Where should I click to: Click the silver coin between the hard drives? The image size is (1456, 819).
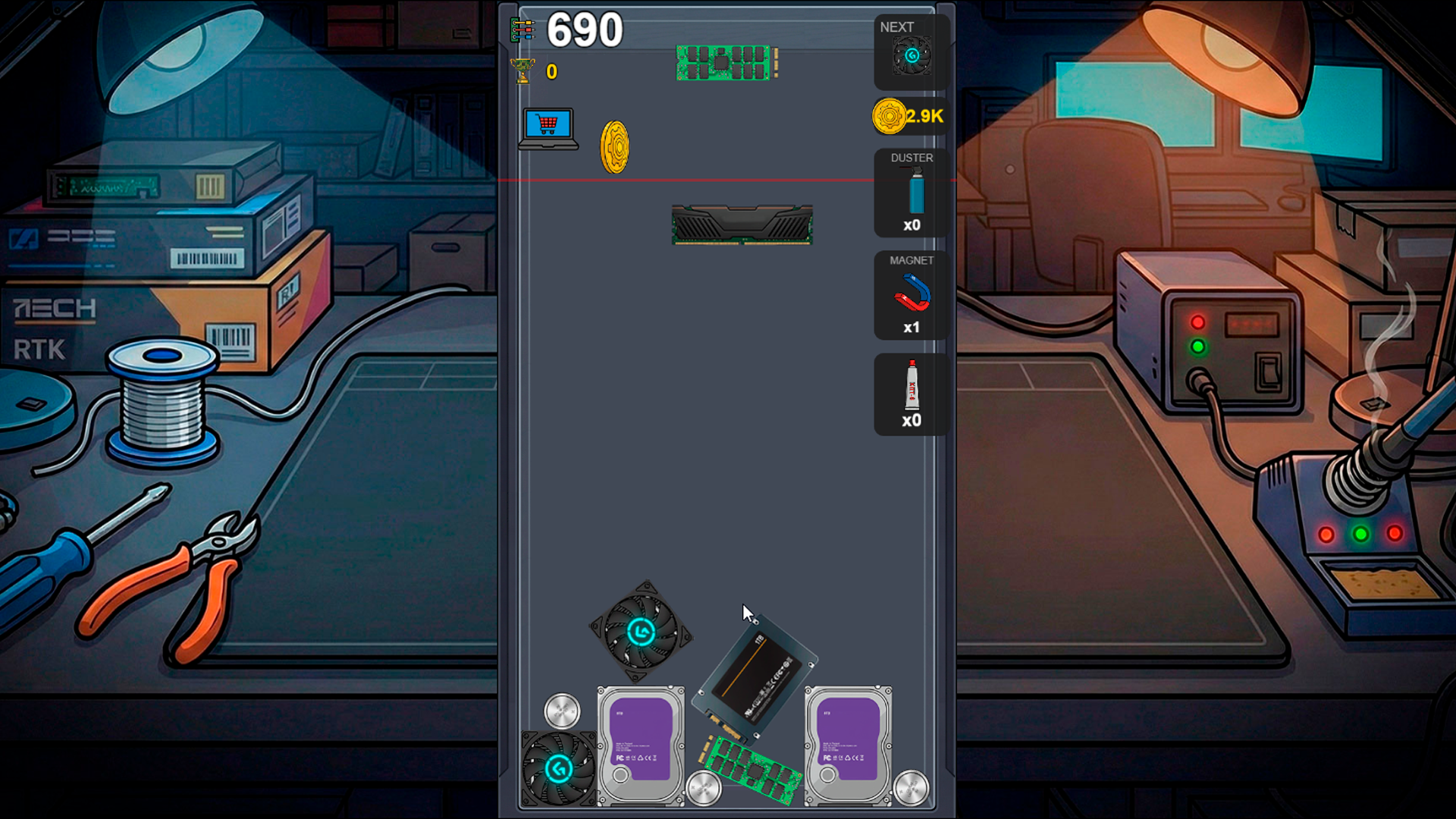[x=704, y=789]
